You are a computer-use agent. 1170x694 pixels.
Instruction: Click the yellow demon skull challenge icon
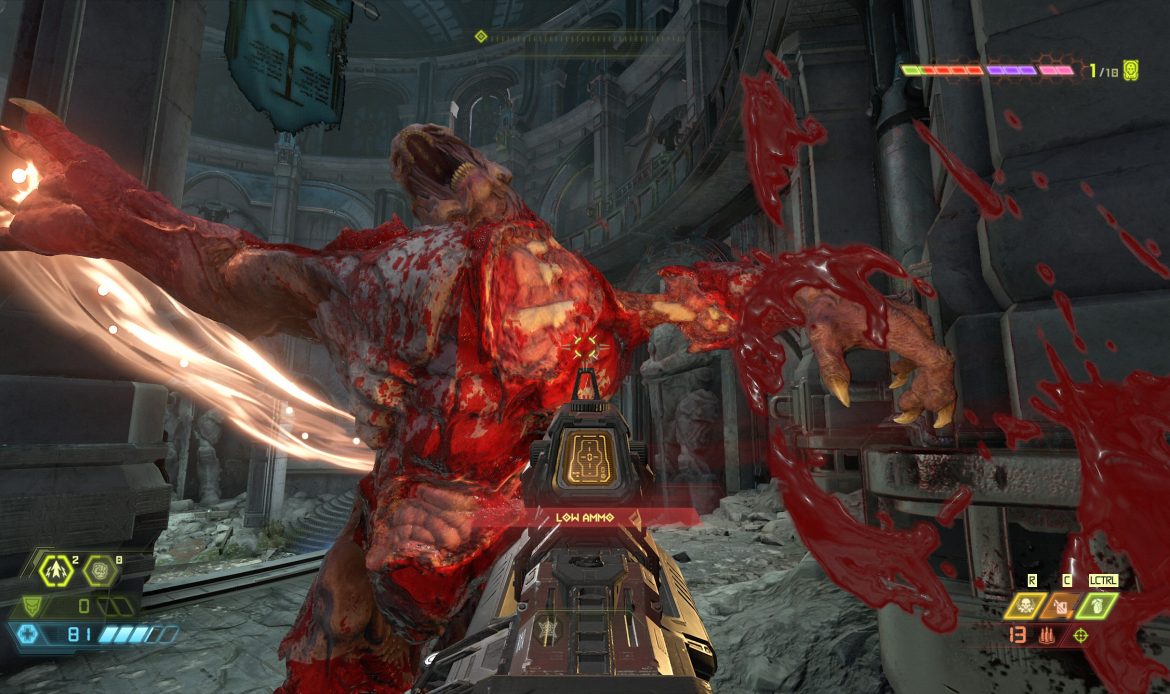(1131, 70)
